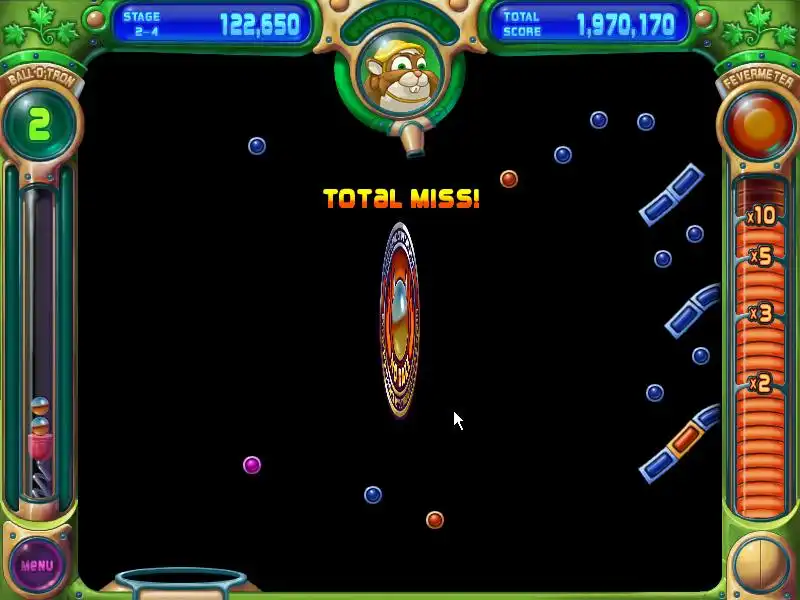Open the purple Menu button
The height and width of the screenshot is (600, 800).
point(37,565)
